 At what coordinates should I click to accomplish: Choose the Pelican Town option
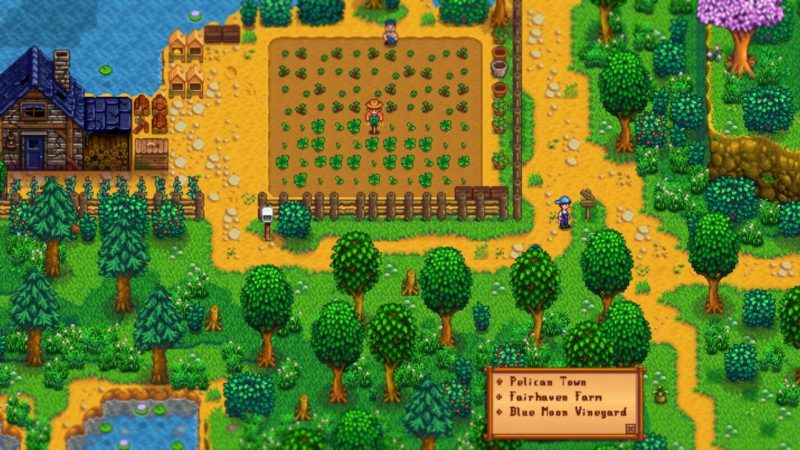pyautogui.click(x=548, y=383)
